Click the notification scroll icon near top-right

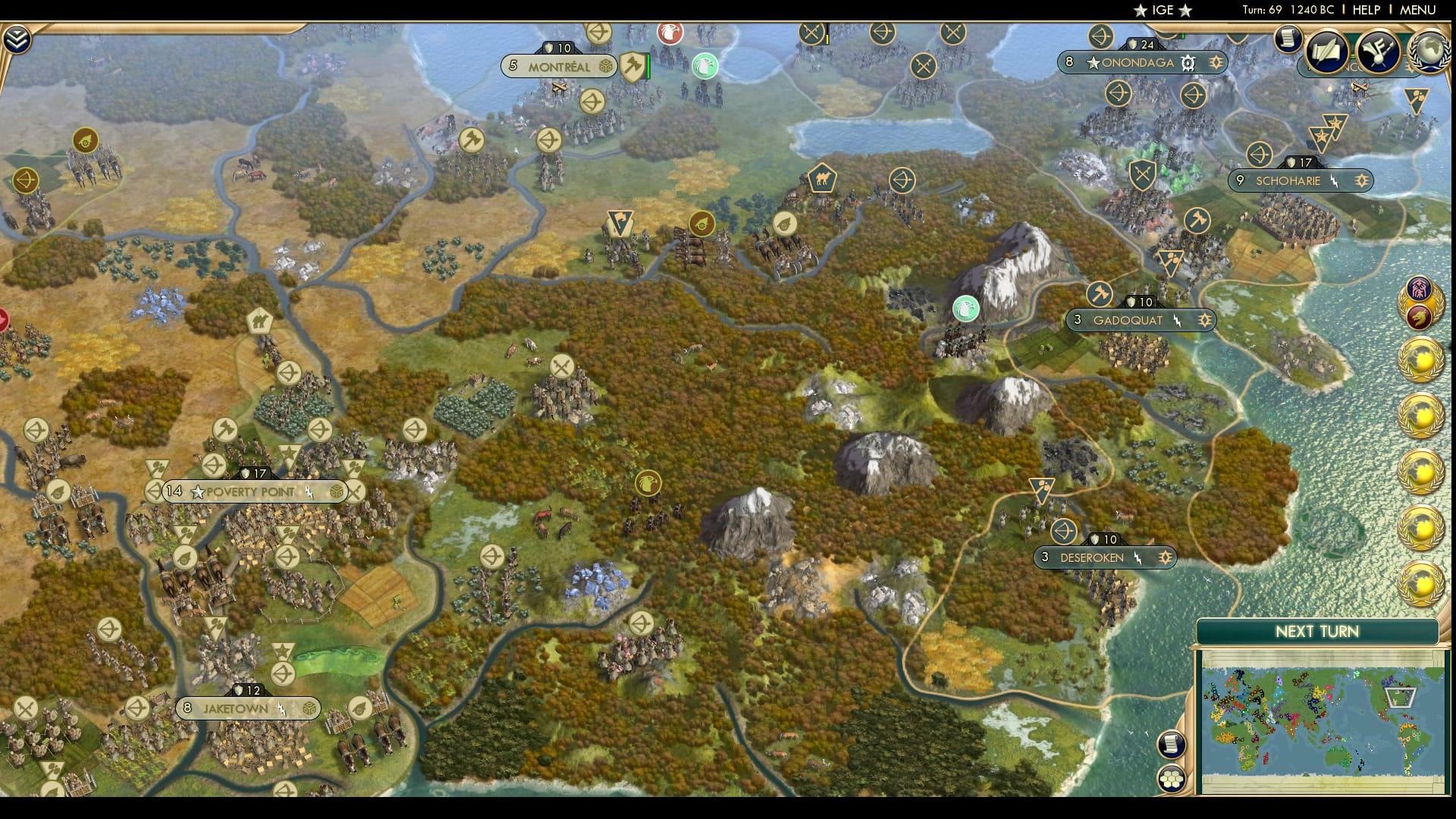point(1288,39)
